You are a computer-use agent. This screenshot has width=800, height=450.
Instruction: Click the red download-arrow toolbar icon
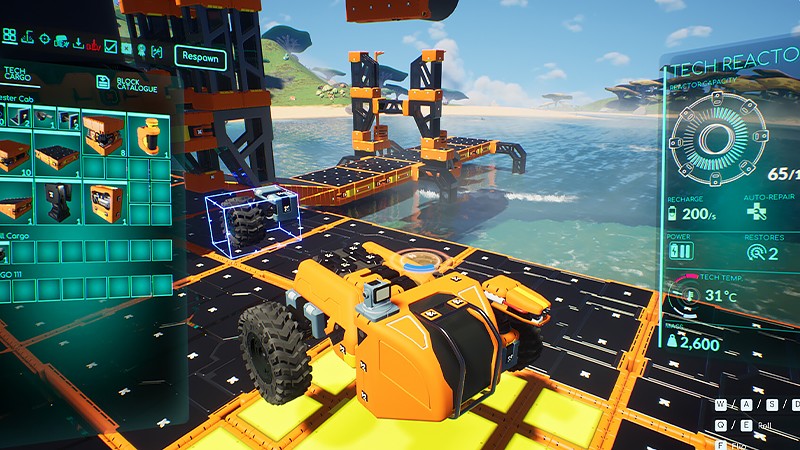coord(94,45)
